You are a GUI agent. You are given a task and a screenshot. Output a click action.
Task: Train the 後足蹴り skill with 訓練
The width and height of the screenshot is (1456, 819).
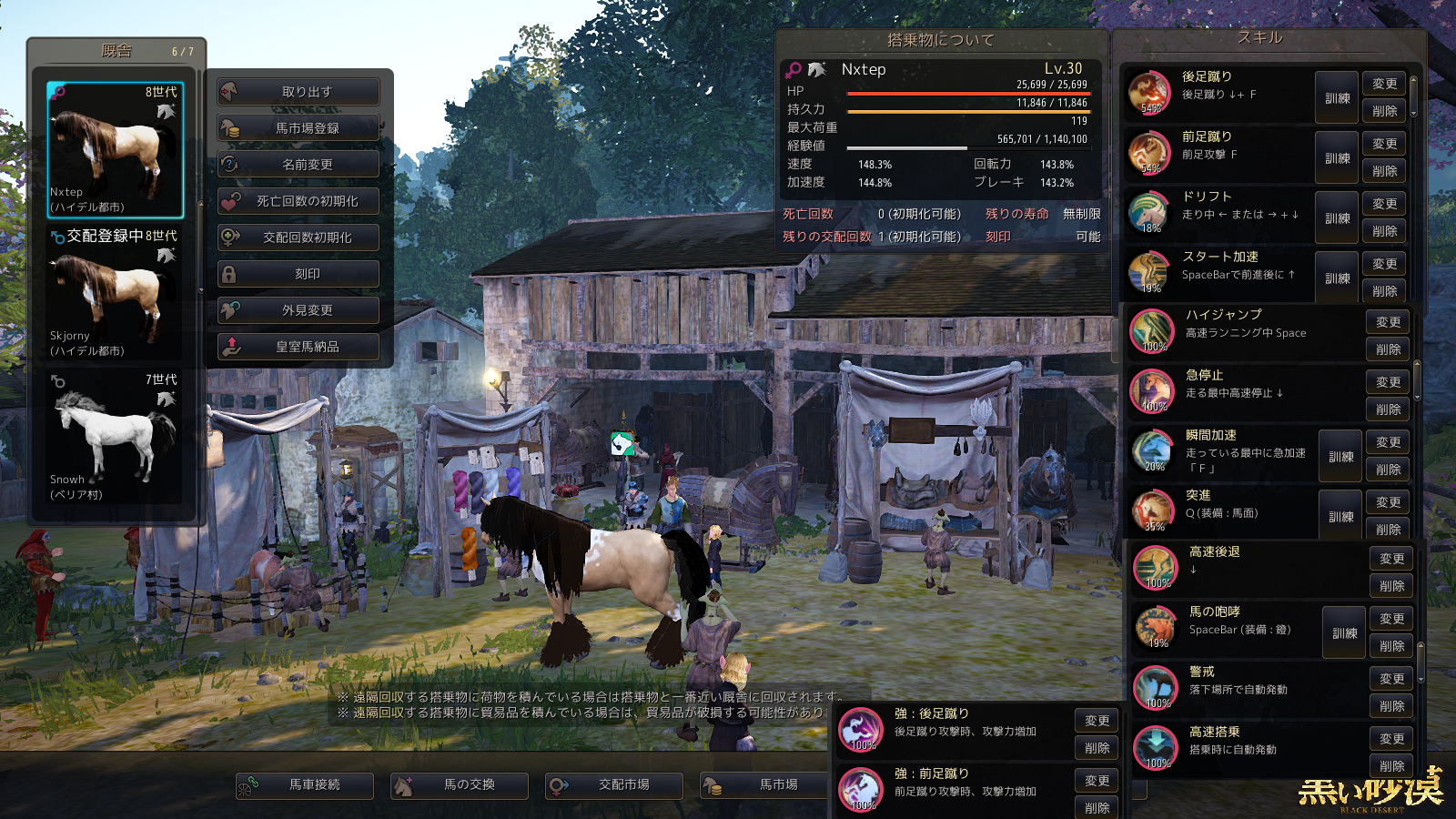pos(1337,98)
